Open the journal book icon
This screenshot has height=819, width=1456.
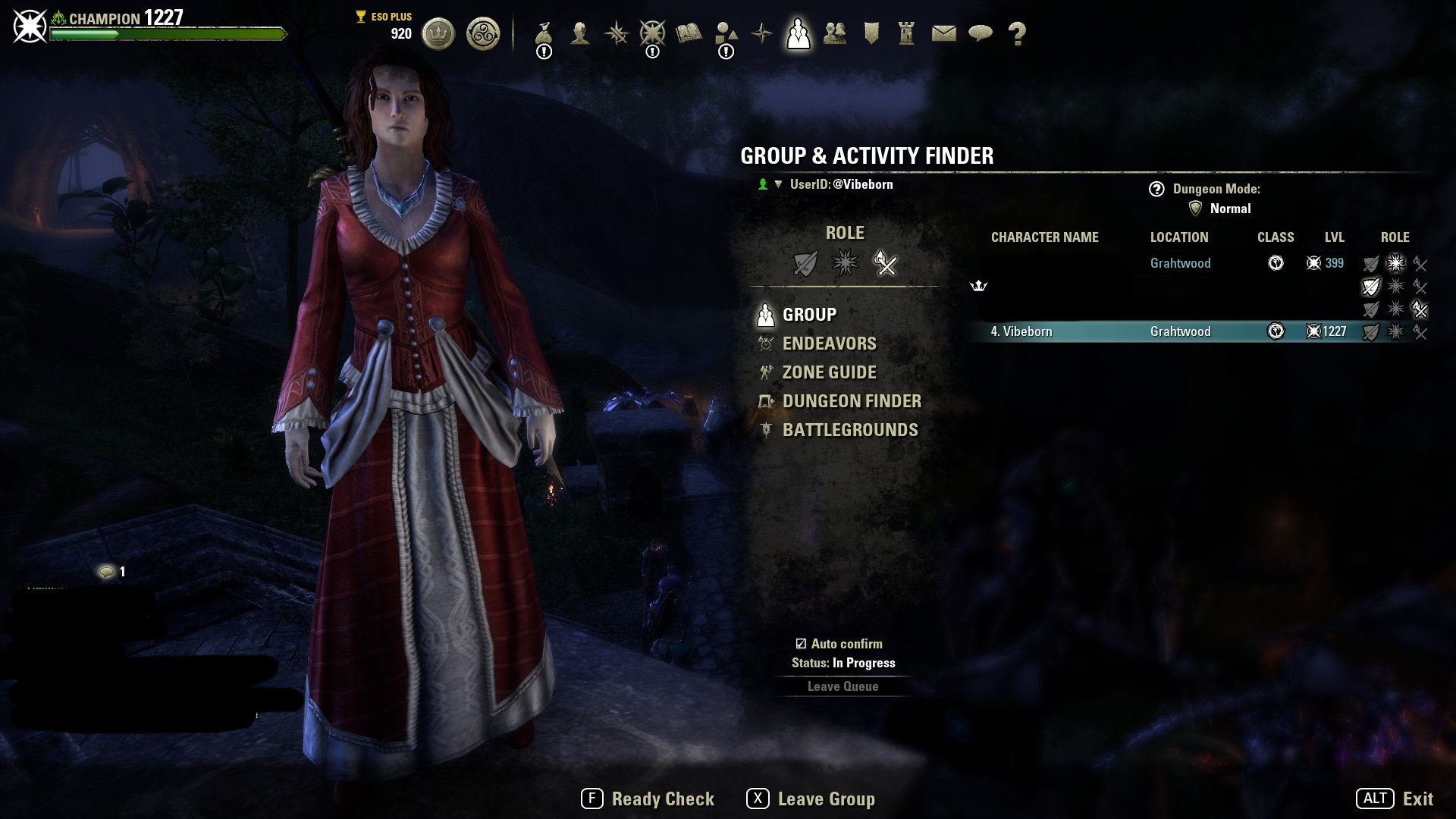(689, 33)
